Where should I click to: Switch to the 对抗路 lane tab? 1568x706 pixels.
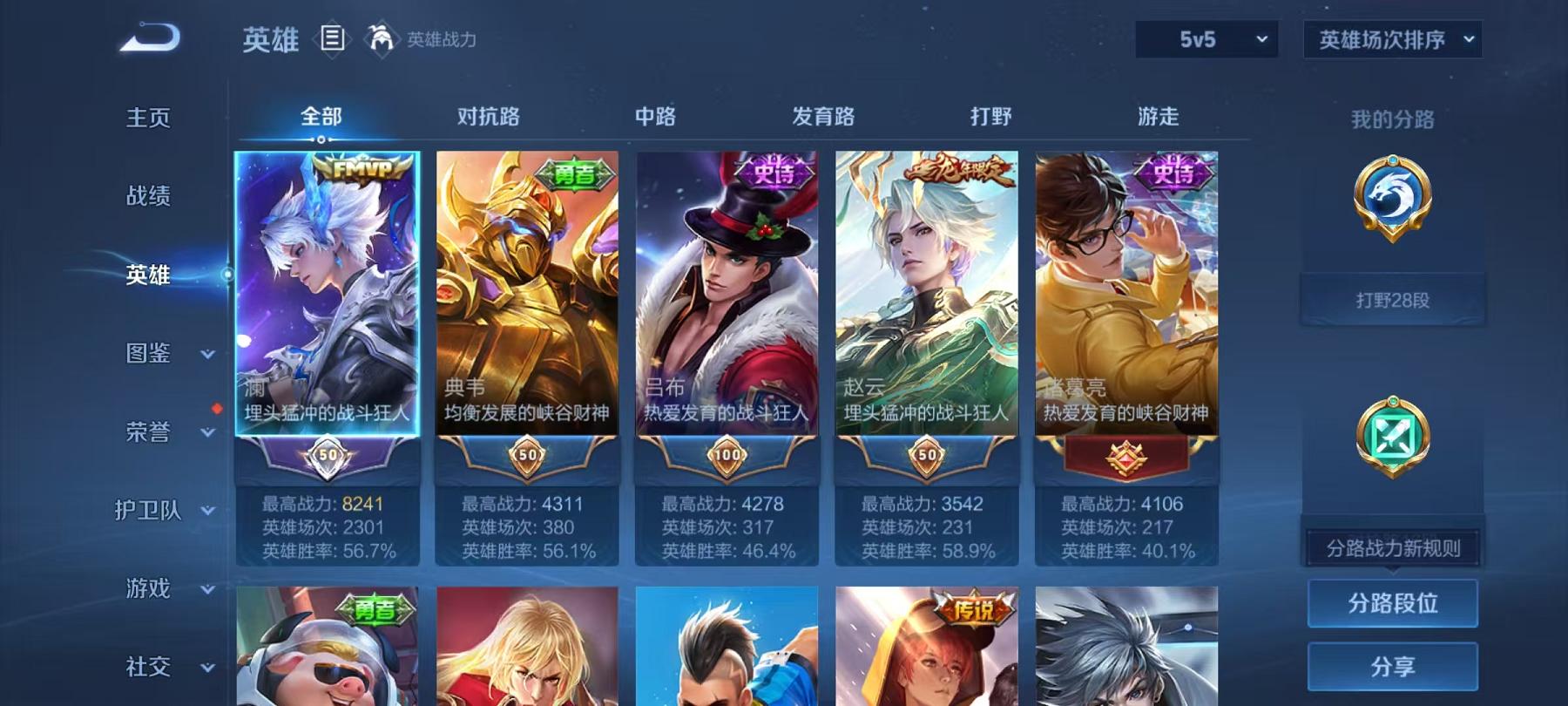click(x=486, y=116)
